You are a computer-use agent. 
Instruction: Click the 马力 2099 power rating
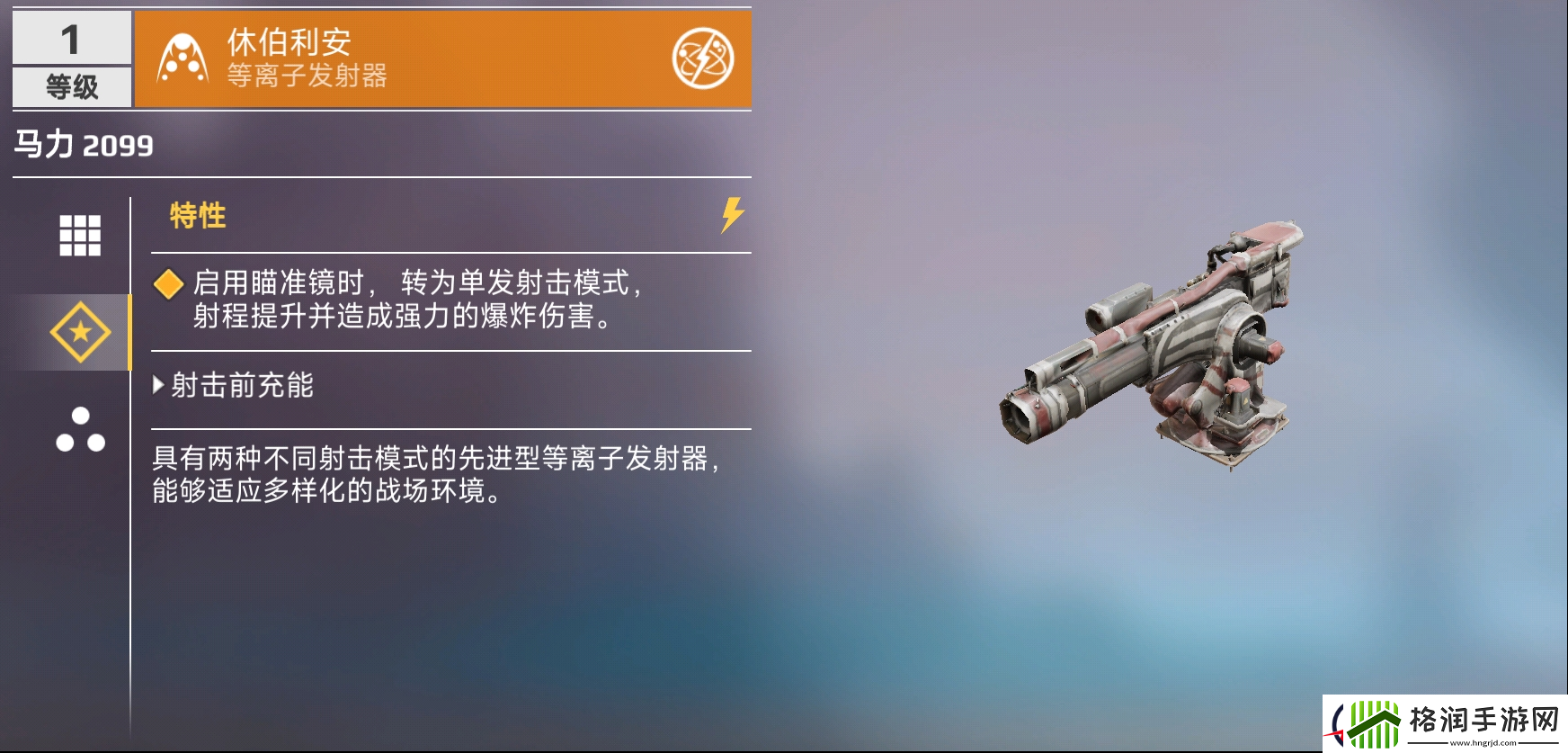coord(81,143)
